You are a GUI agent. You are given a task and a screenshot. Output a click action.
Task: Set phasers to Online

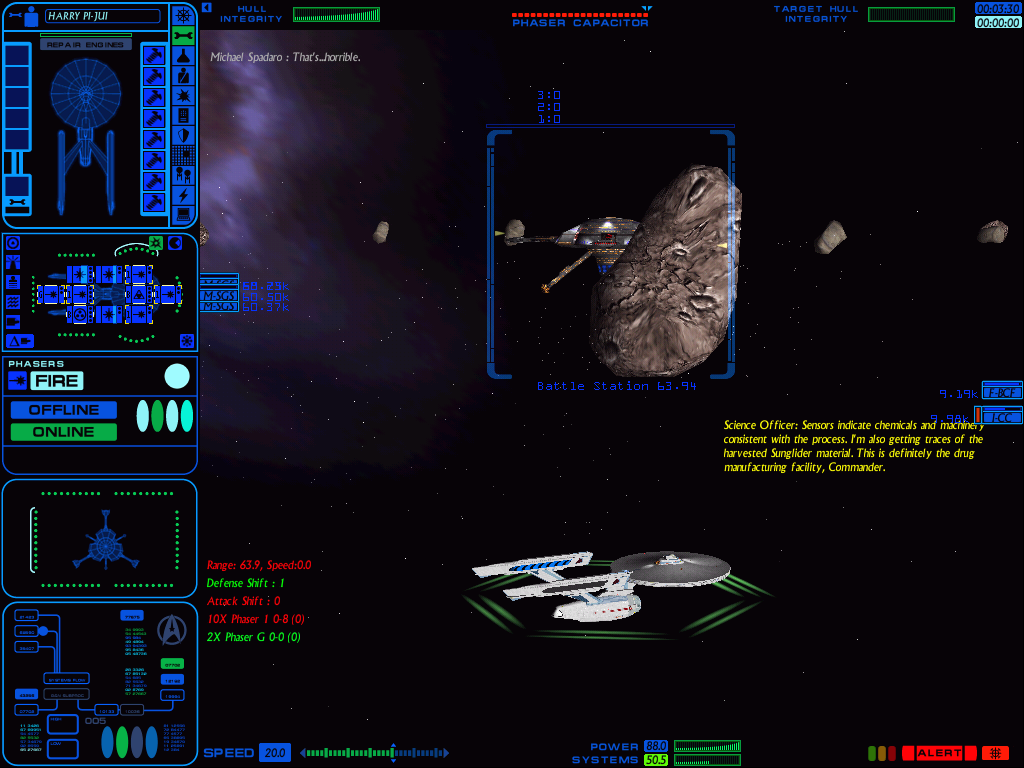[x=64, y=432]
